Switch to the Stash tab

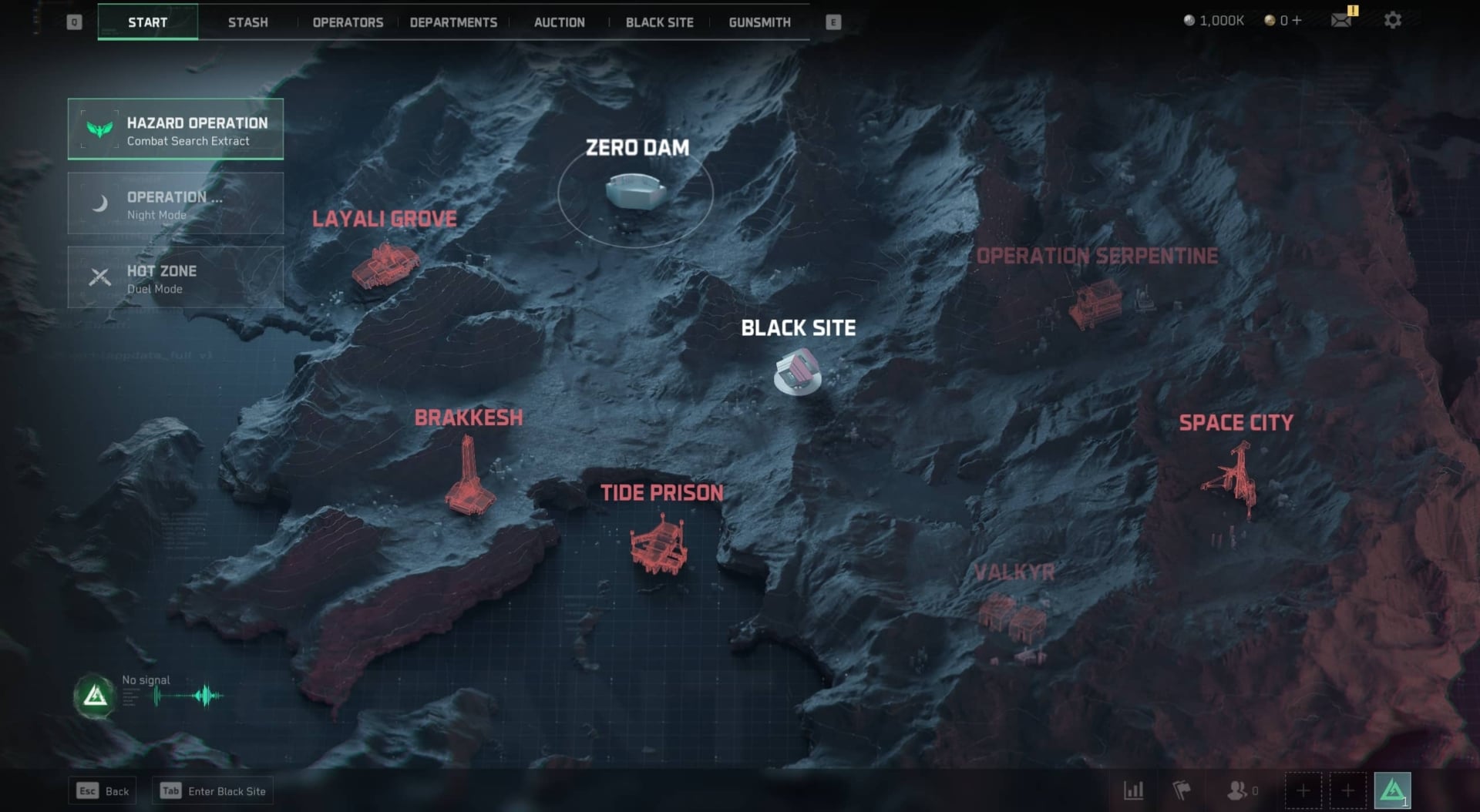point(247,22)
